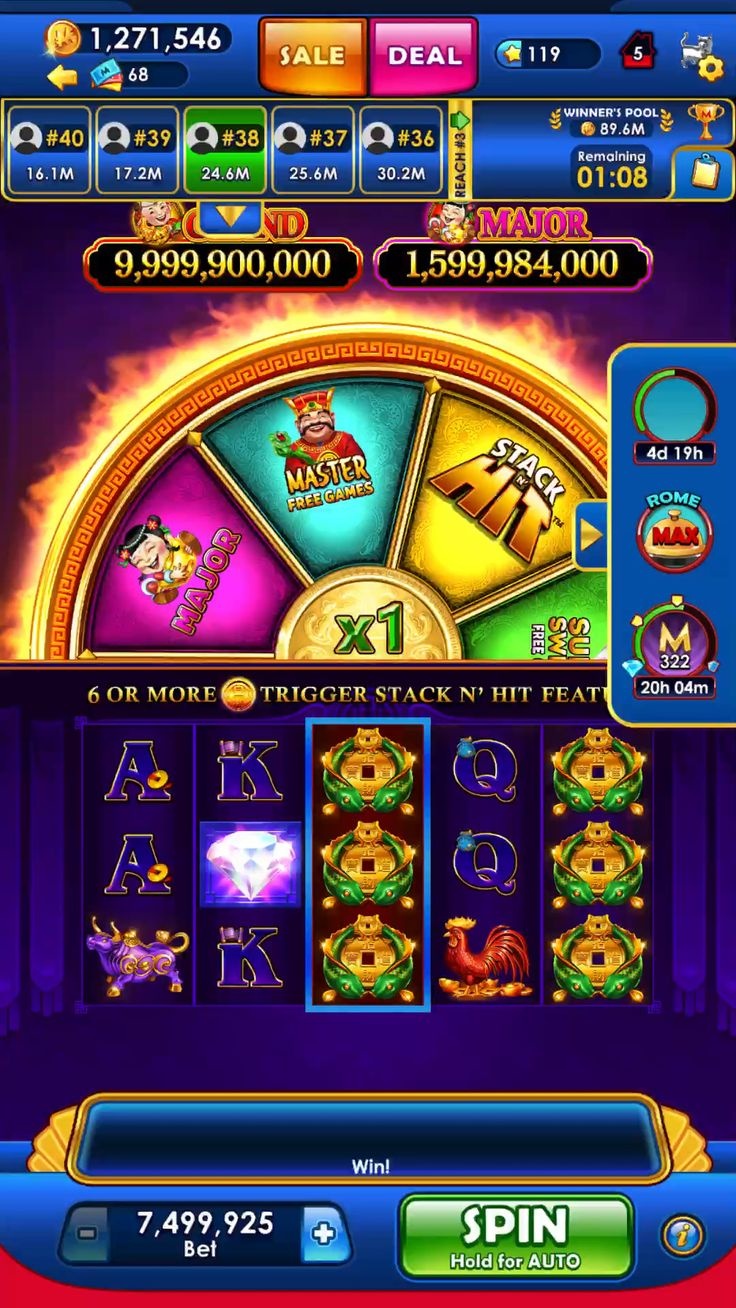Open the clipboard missions button

click(x=704, y=173)
